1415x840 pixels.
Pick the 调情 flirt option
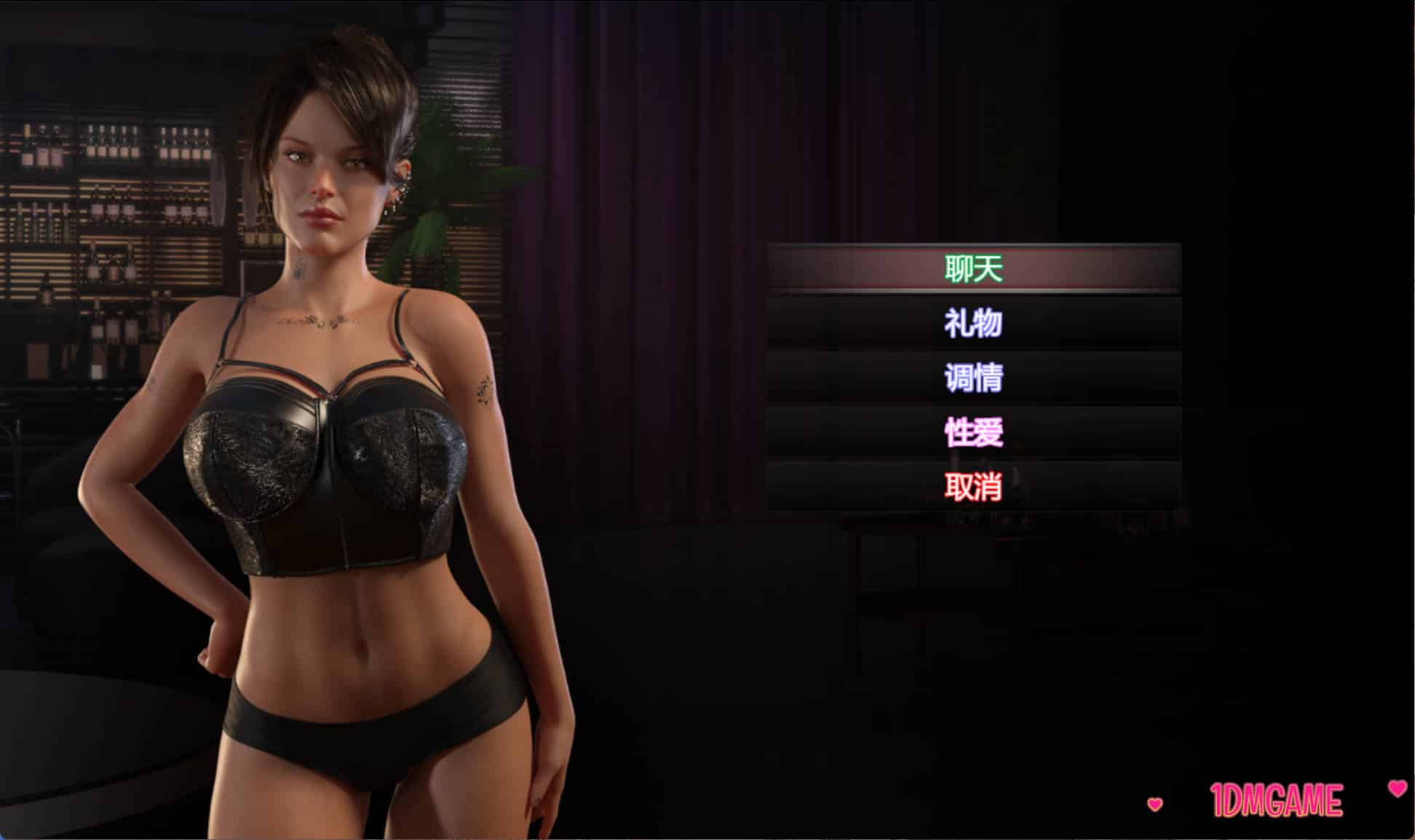pyautogui.click(x=973, y=378)
